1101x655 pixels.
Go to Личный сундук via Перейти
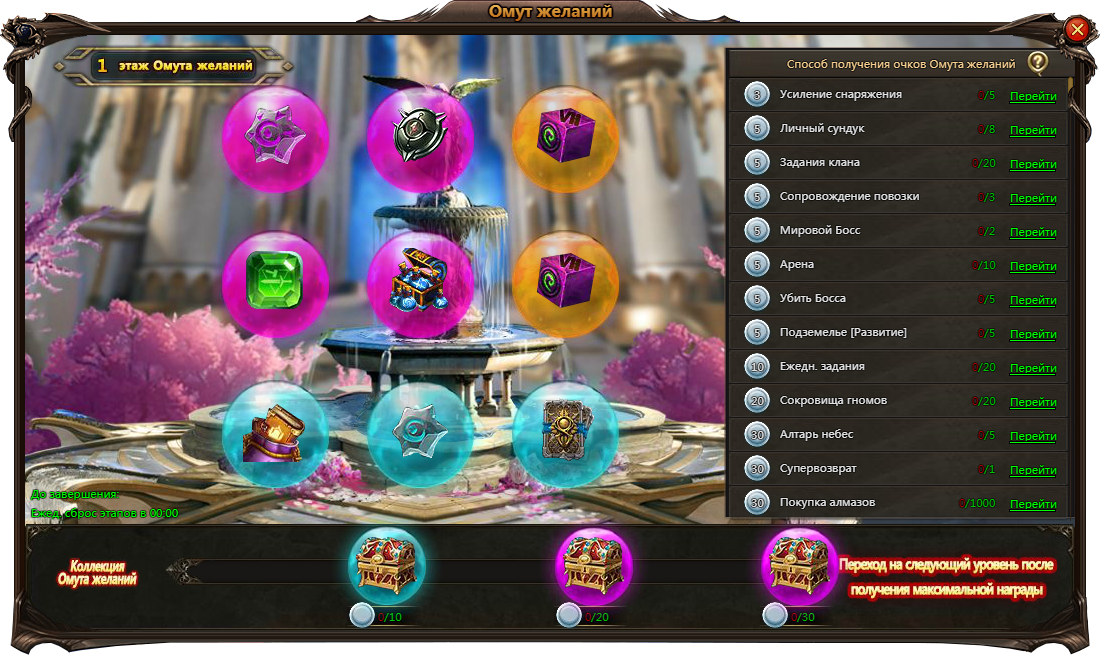click(1033, 131)
